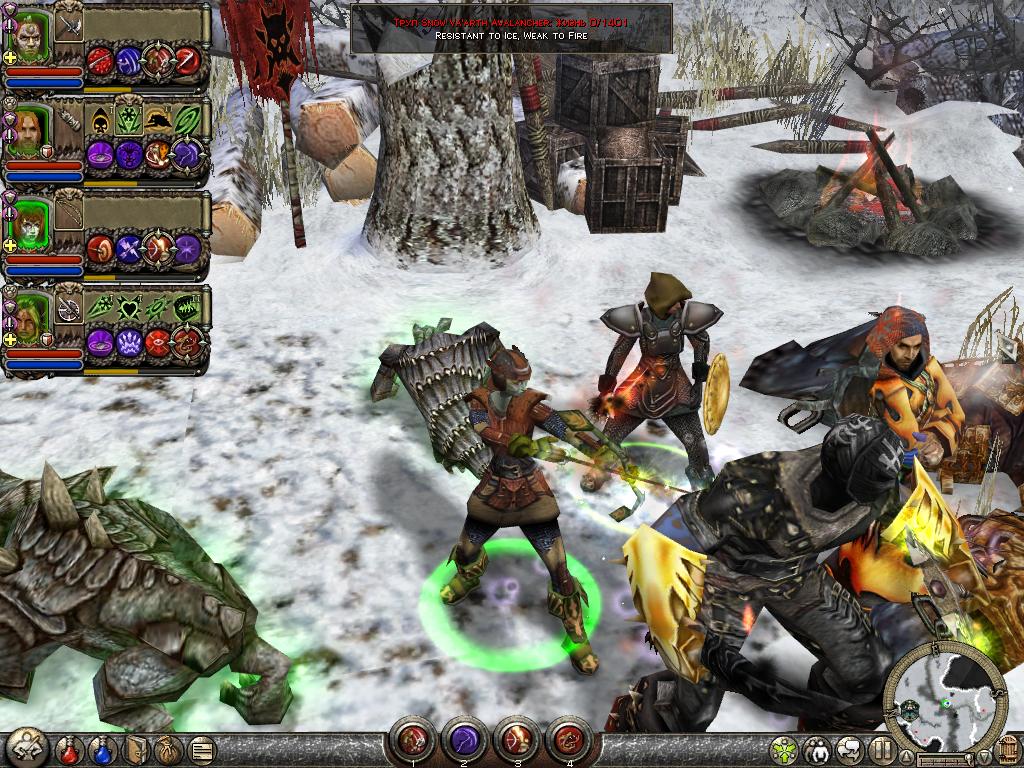The width and height of the screenshot is (1024, 768).
Task: Activate the green heart buff on fourth character
Action: click(129, 308)
